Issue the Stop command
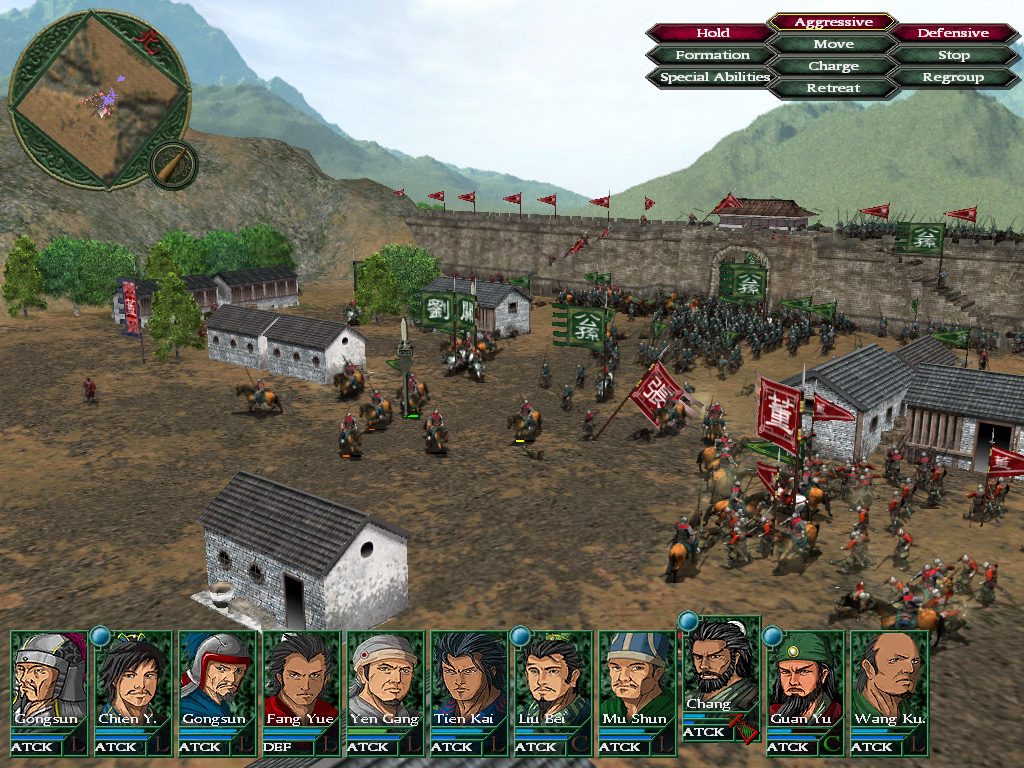Viewport: 1024px width, 768px height. 953,55
